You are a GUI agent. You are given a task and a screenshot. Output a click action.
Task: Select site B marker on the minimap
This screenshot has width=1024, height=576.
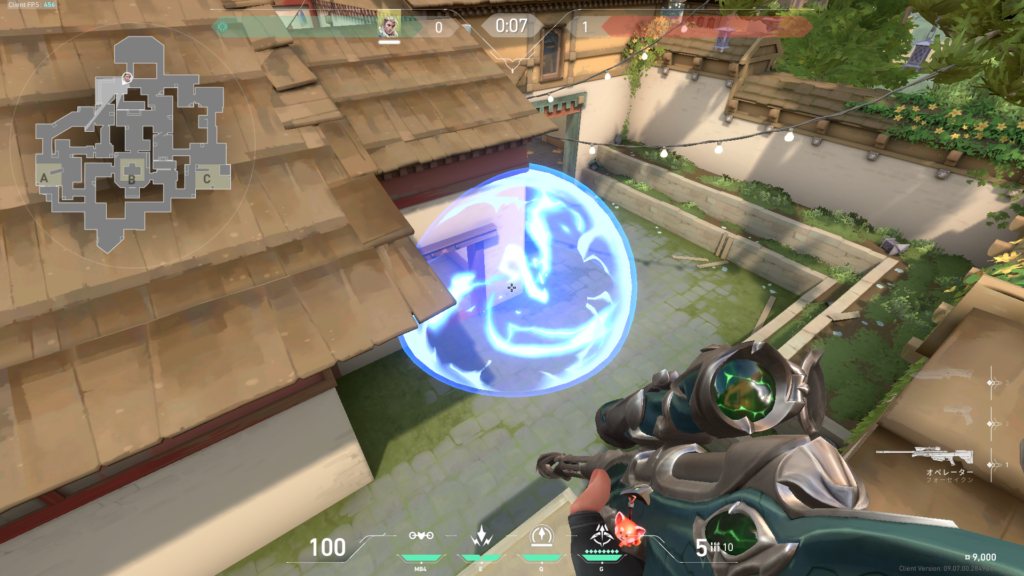pyautogui.click(x=131, y=180)
